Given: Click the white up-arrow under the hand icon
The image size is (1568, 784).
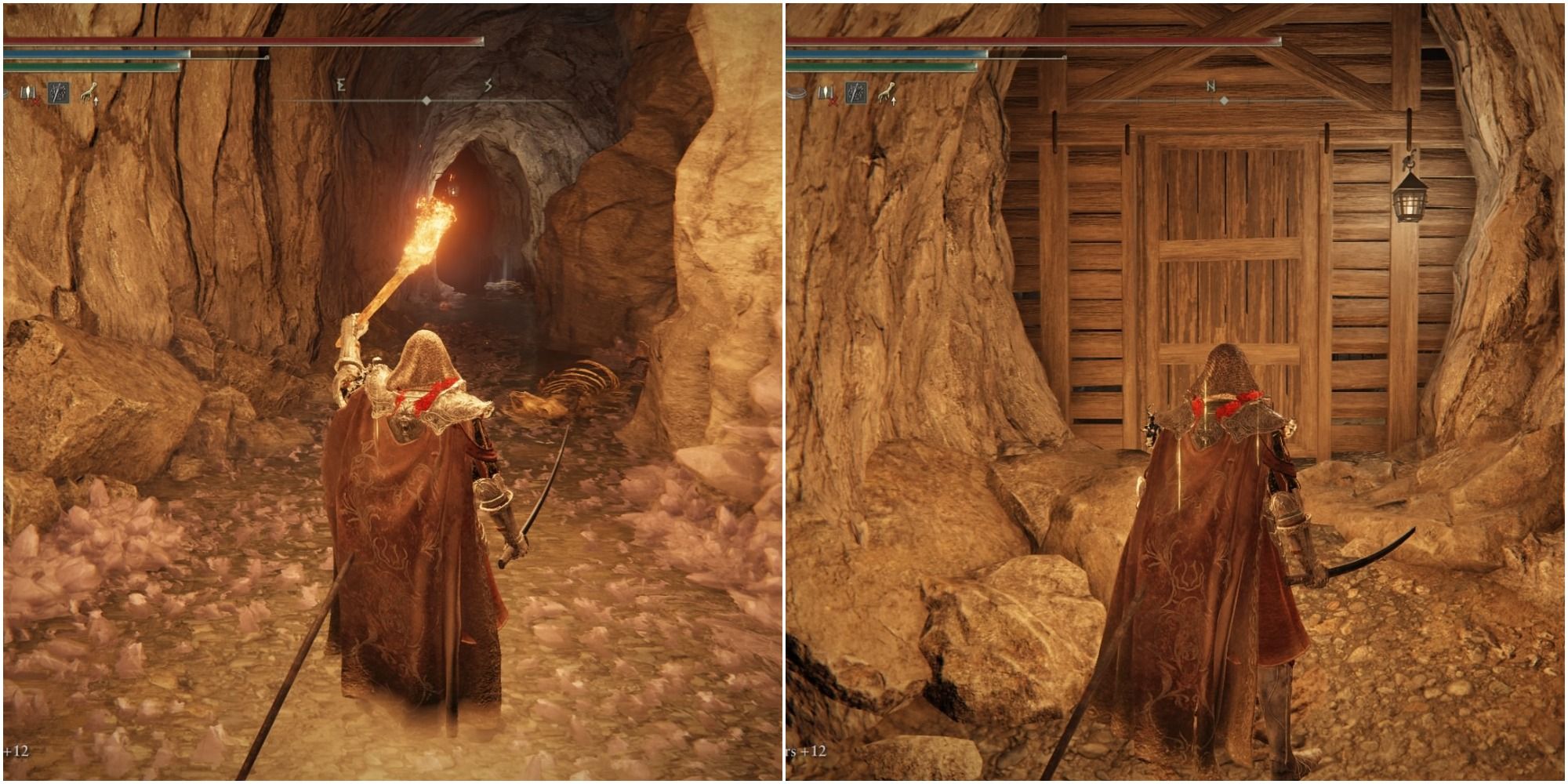Looking at the screenshot, I should [96, 100].
